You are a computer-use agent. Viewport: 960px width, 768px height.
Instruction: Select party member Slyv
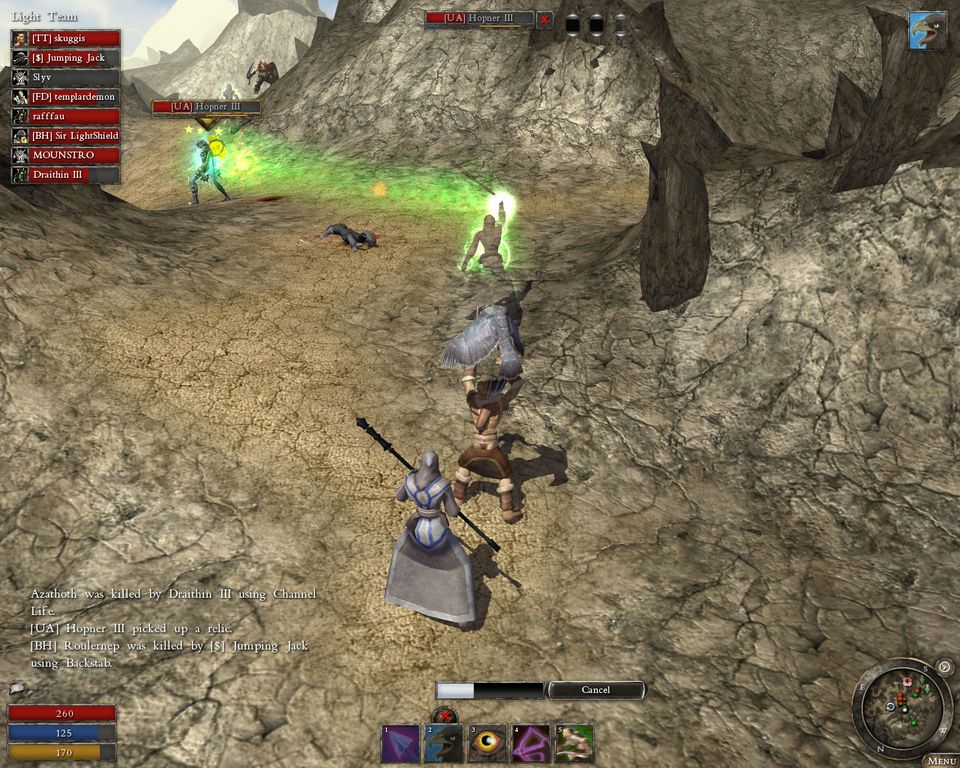[x=66, y=77]
